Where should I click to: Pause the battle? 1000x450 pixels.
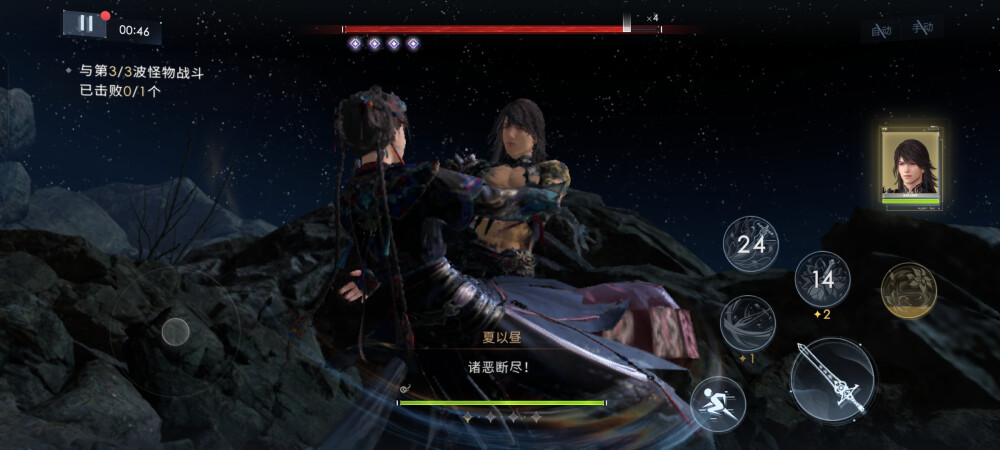pyautogui.click(x=85, y=23)
